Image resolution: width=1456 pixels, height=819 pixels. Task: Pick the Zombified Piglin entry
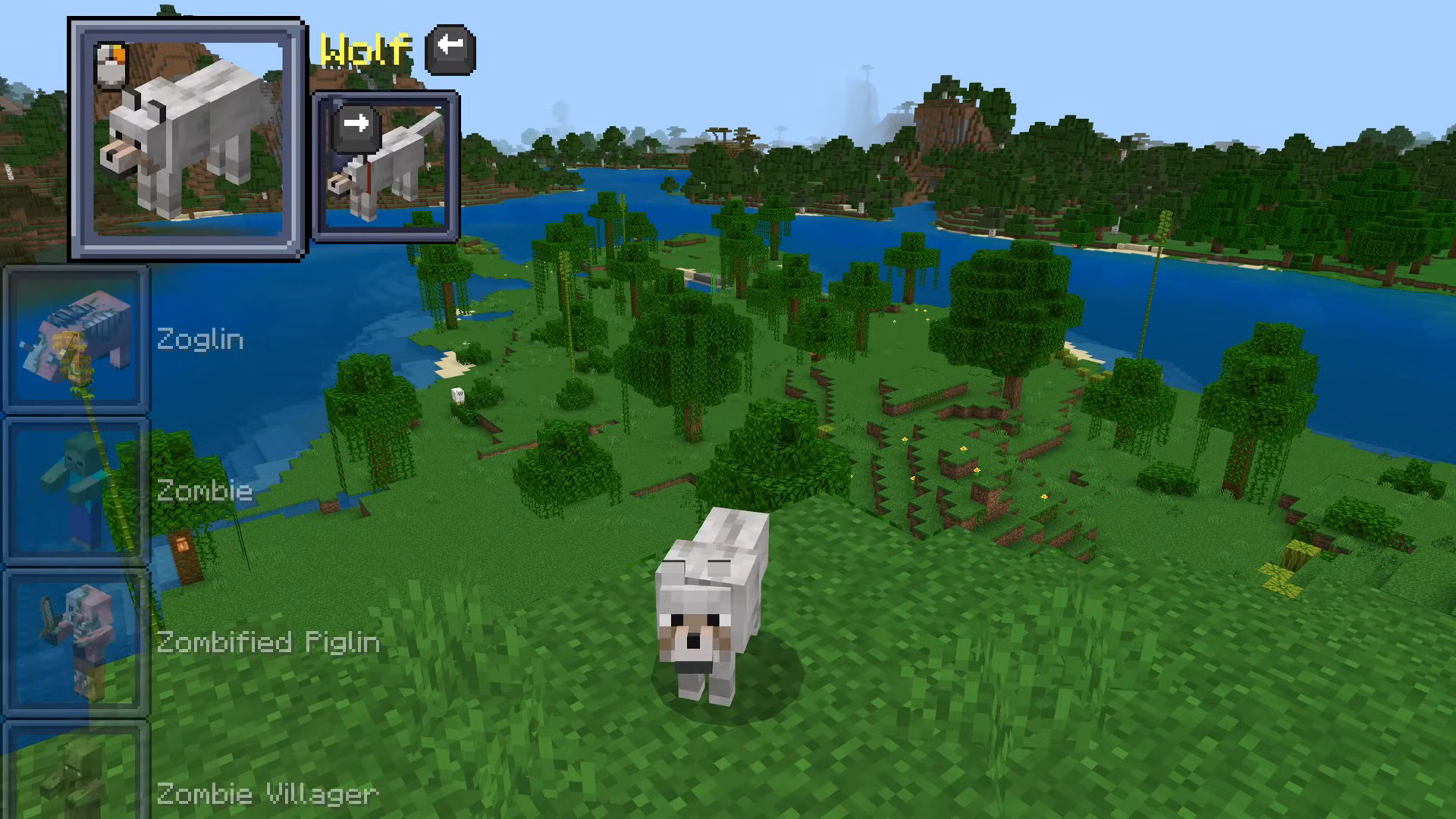click(77, 642)
